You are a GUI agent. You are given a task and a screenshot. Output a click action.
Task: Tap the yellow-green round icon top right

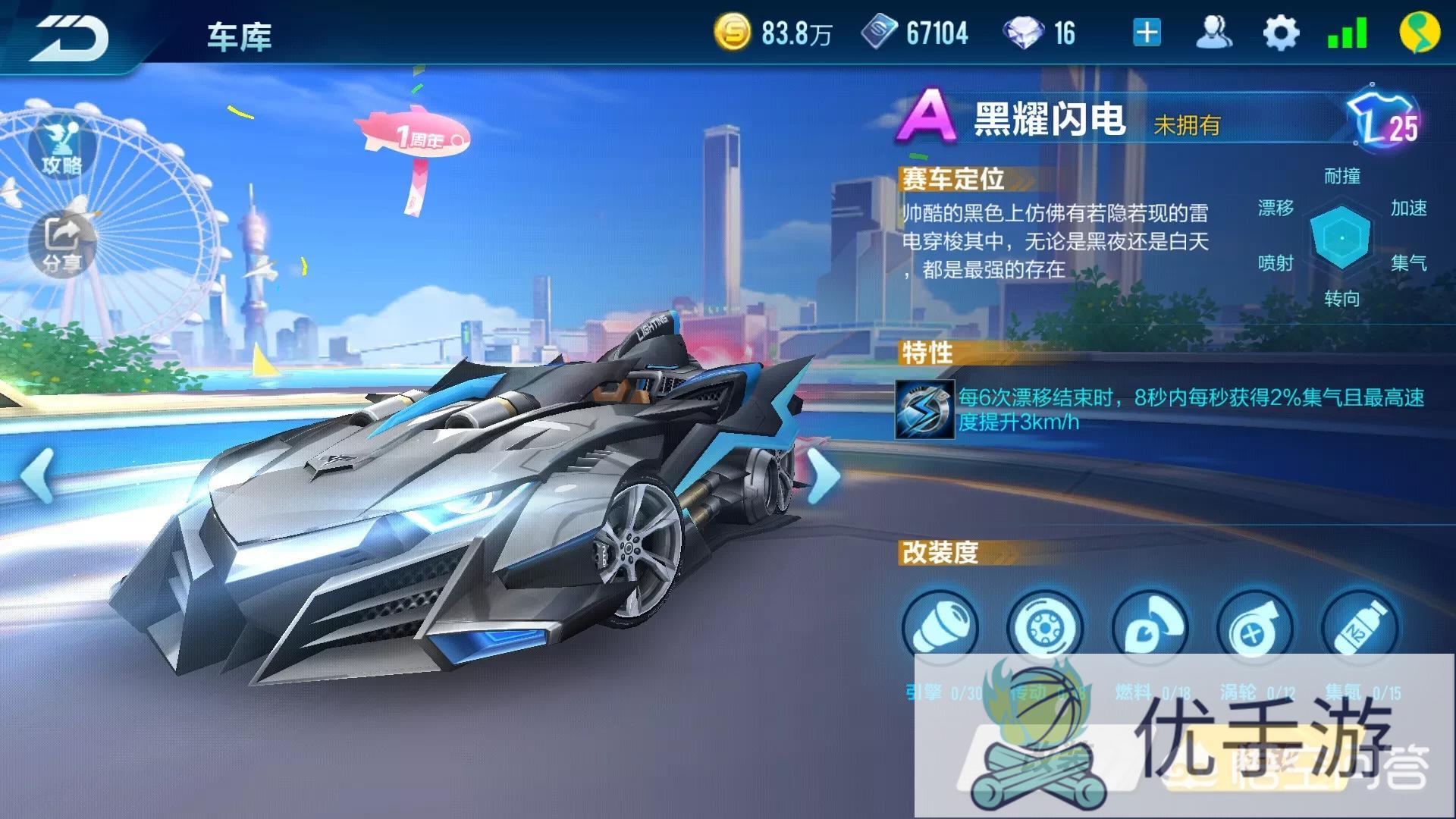1419,33
